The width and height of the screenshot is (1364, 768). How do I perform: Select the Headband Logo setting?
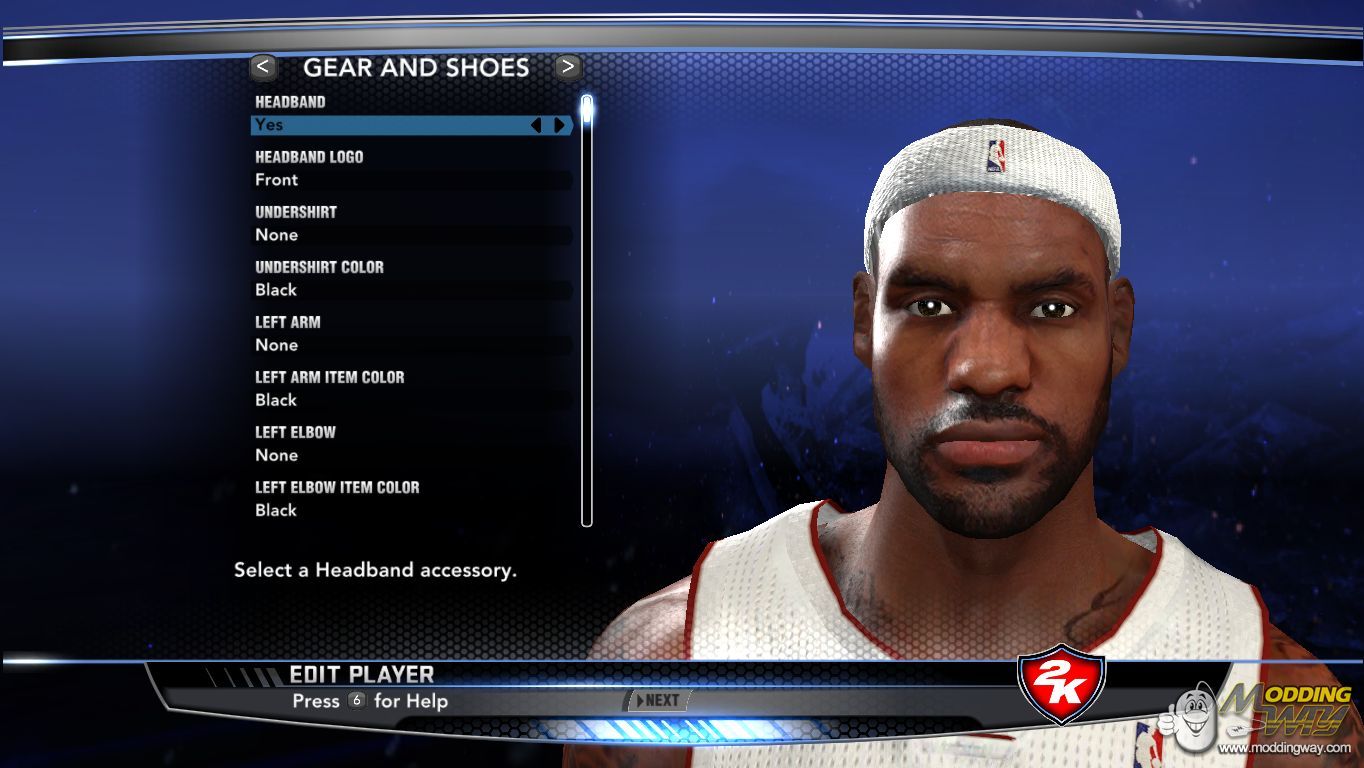coord(410,180)
